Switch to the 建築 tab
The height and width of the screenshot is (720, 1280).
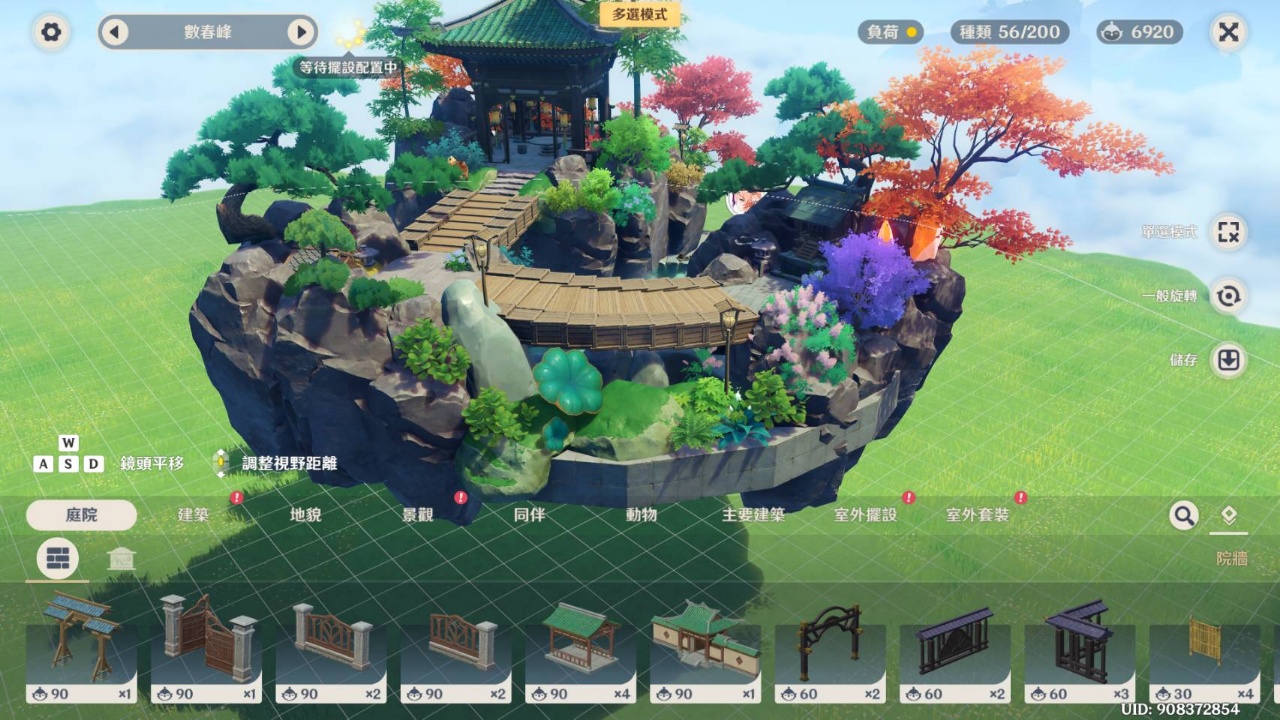[x=194, y=515]
